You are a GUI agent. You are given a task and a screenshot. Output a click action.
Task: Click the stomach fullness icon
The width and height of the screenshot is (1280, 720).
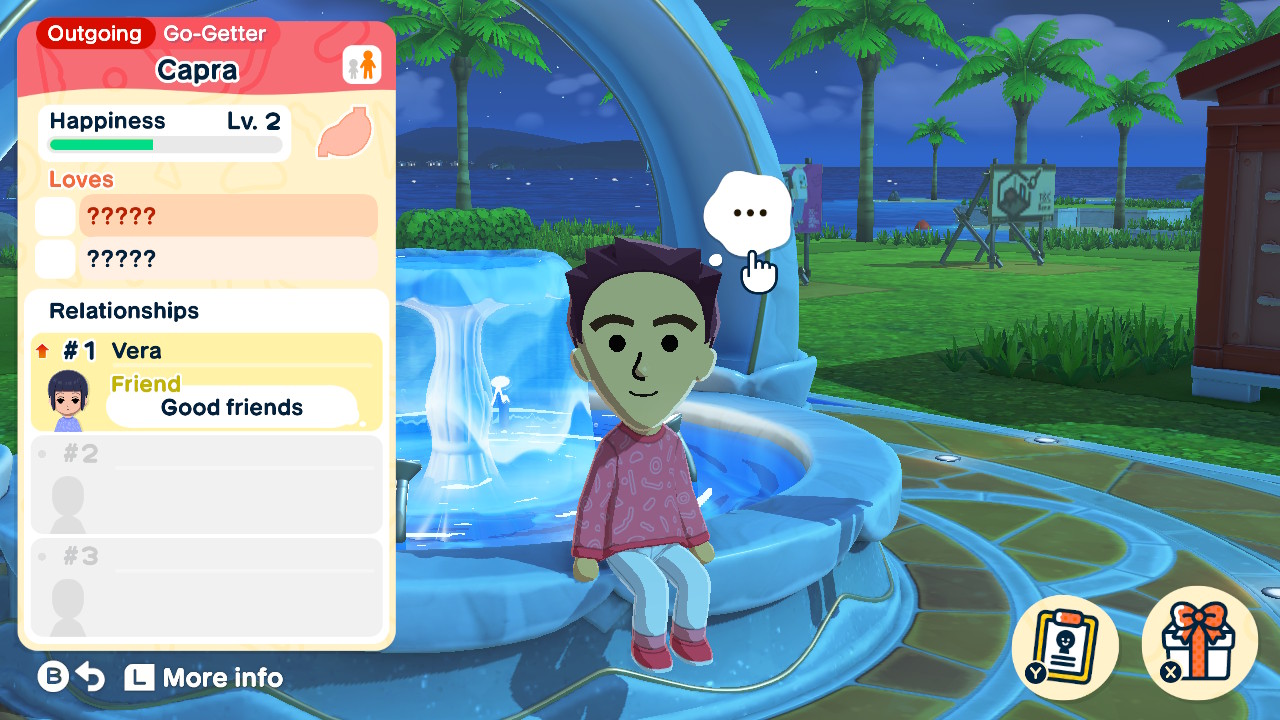pos(345,133)
